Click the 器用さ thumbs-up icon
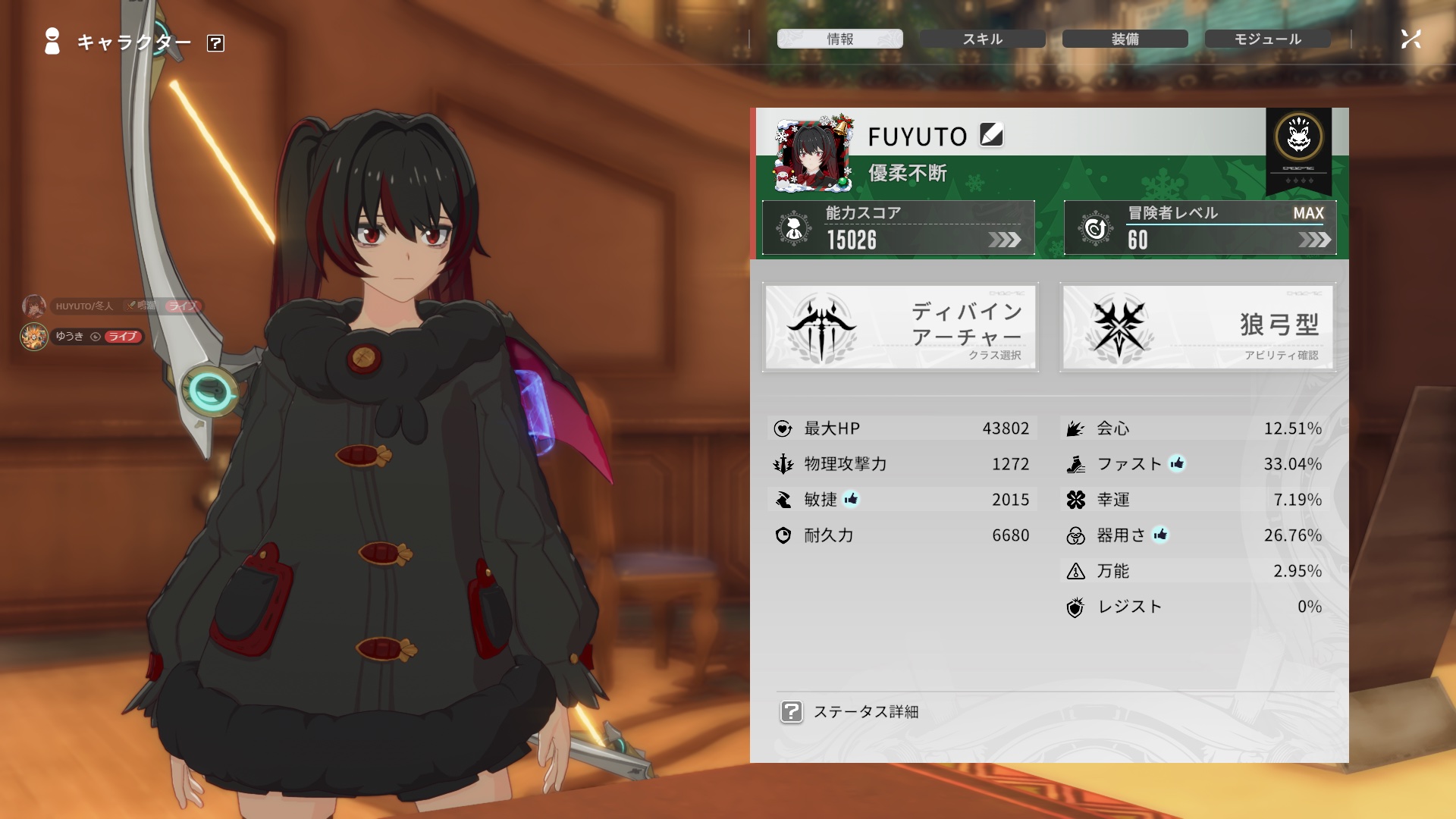 click(1160, 535)
